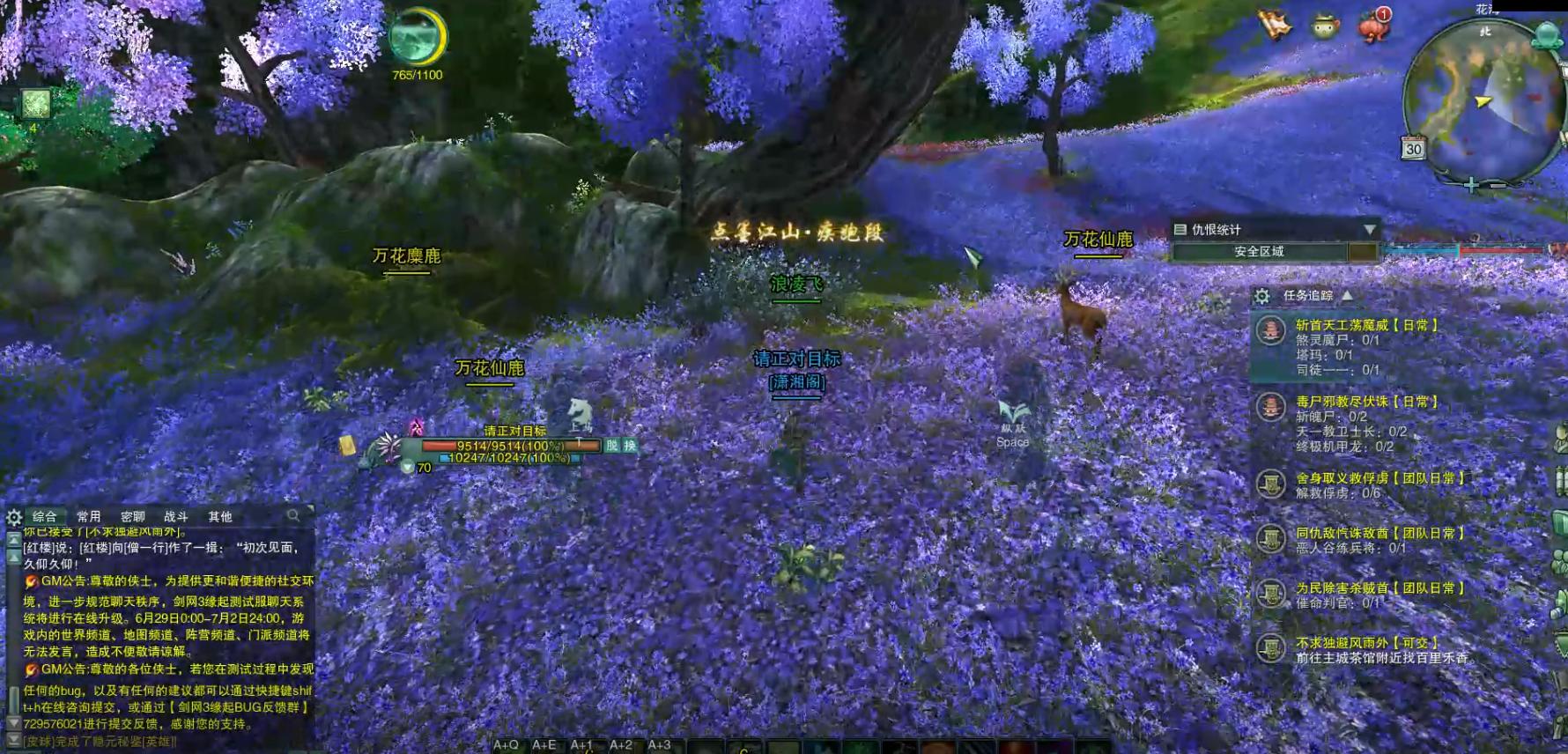Open quest tracker settings gear
1568x754 pixels.
click(1262, 296)
